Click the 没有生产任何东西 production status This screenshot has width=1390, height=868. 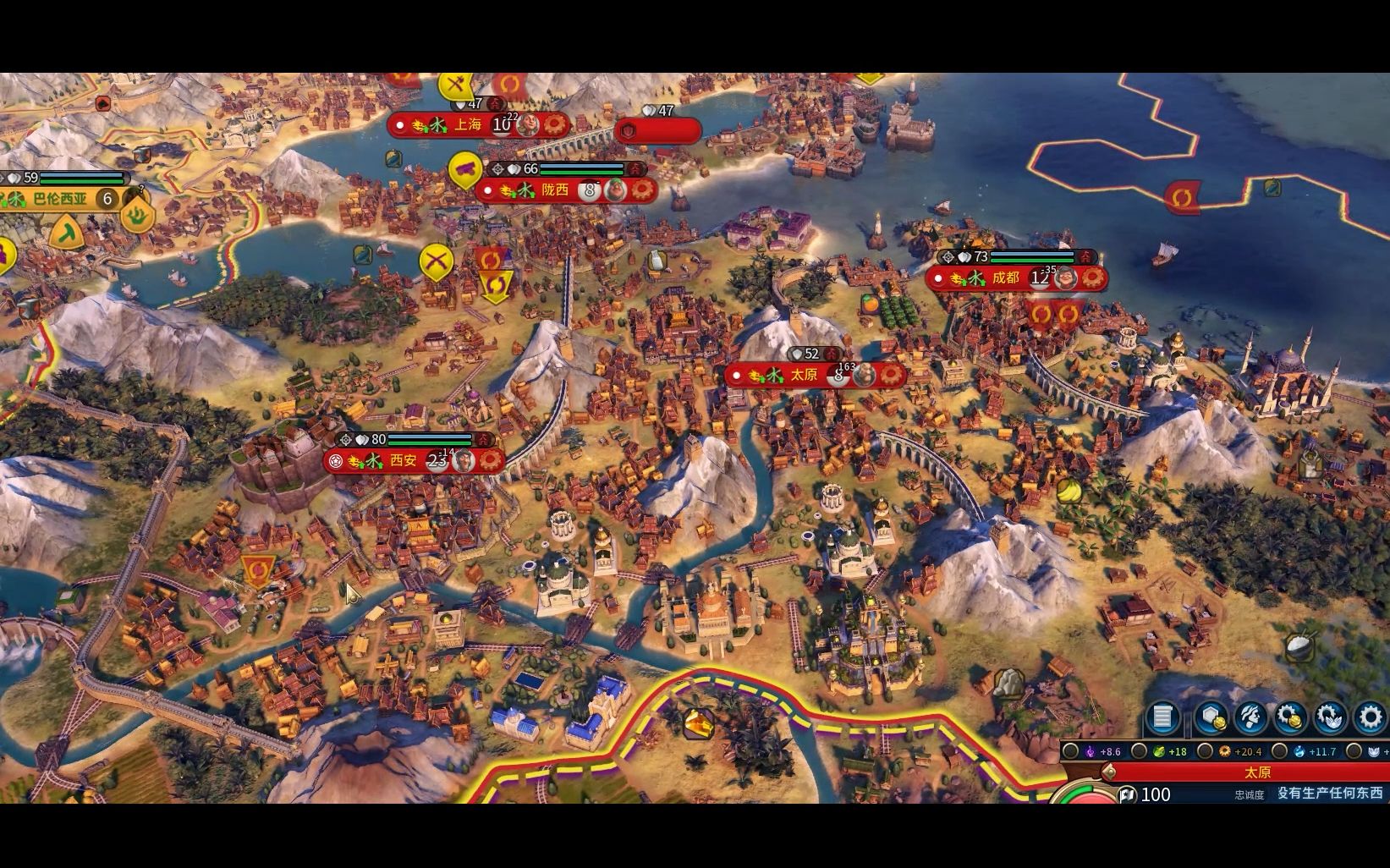[x=1329, y=794]
